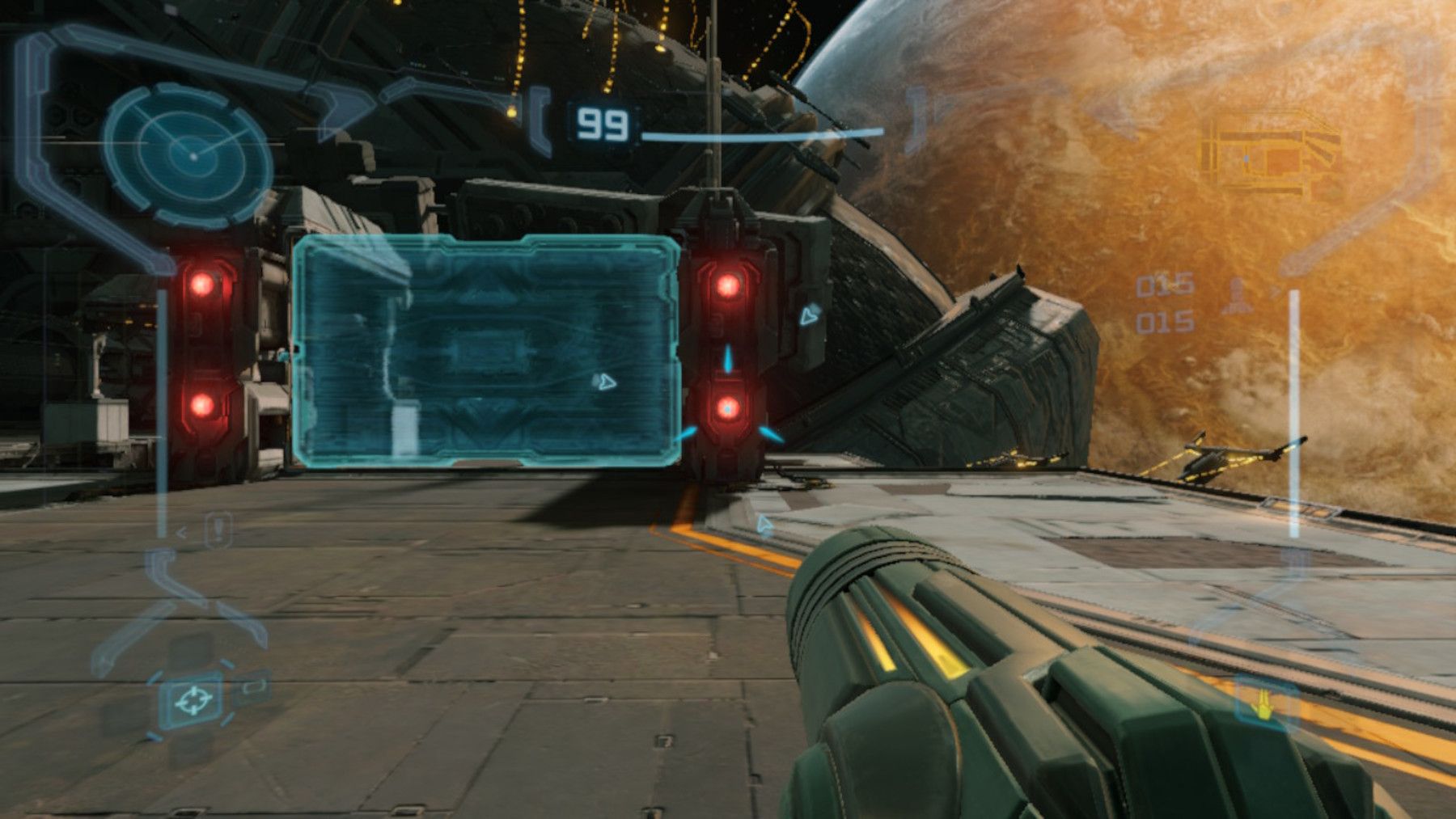Select the visor slot above the crosshair icon
Viewport: 1456px width, 819px height.
point(192,647)
